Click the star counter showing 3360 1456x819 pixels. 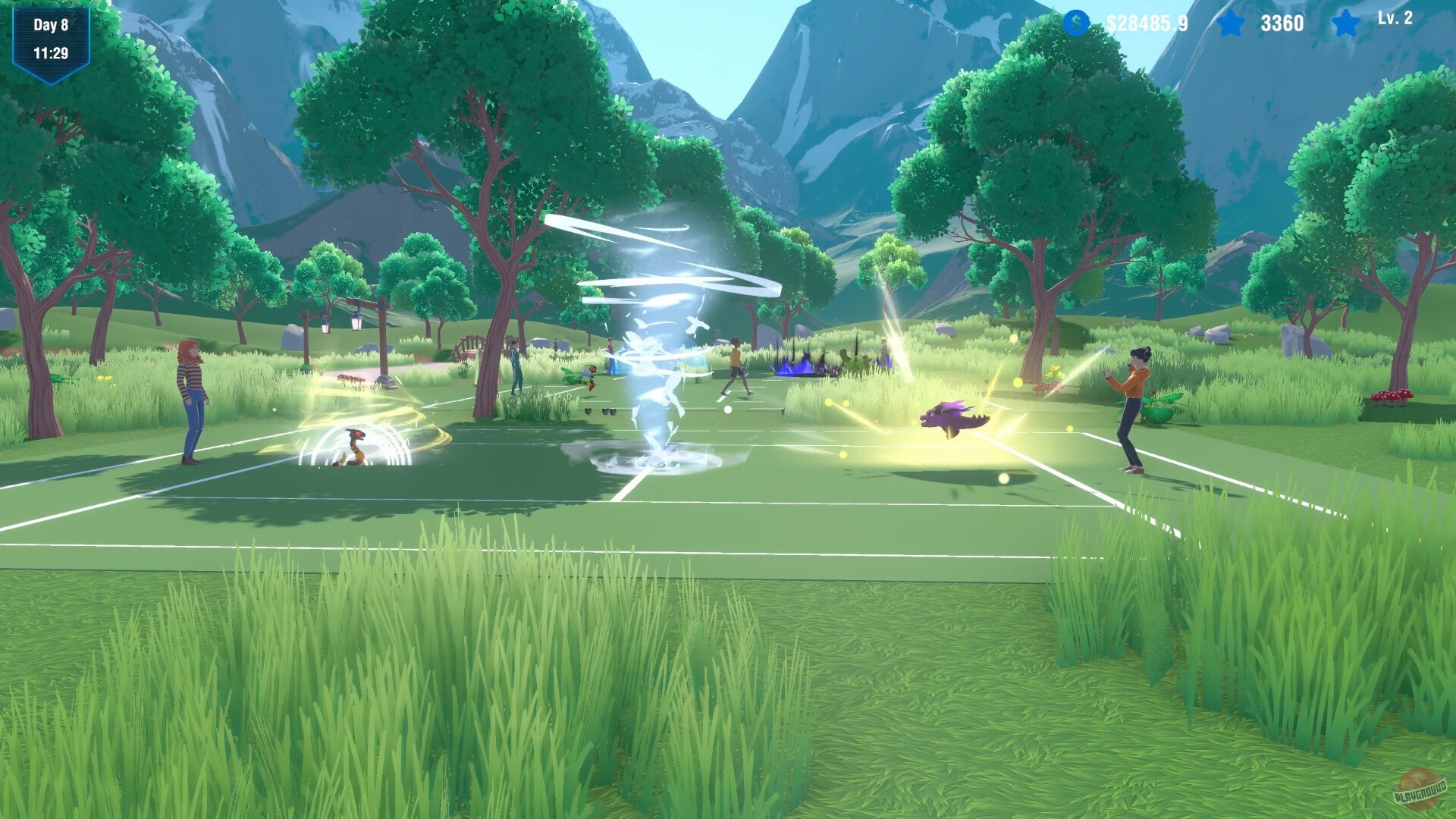(x=1283, y=23)
